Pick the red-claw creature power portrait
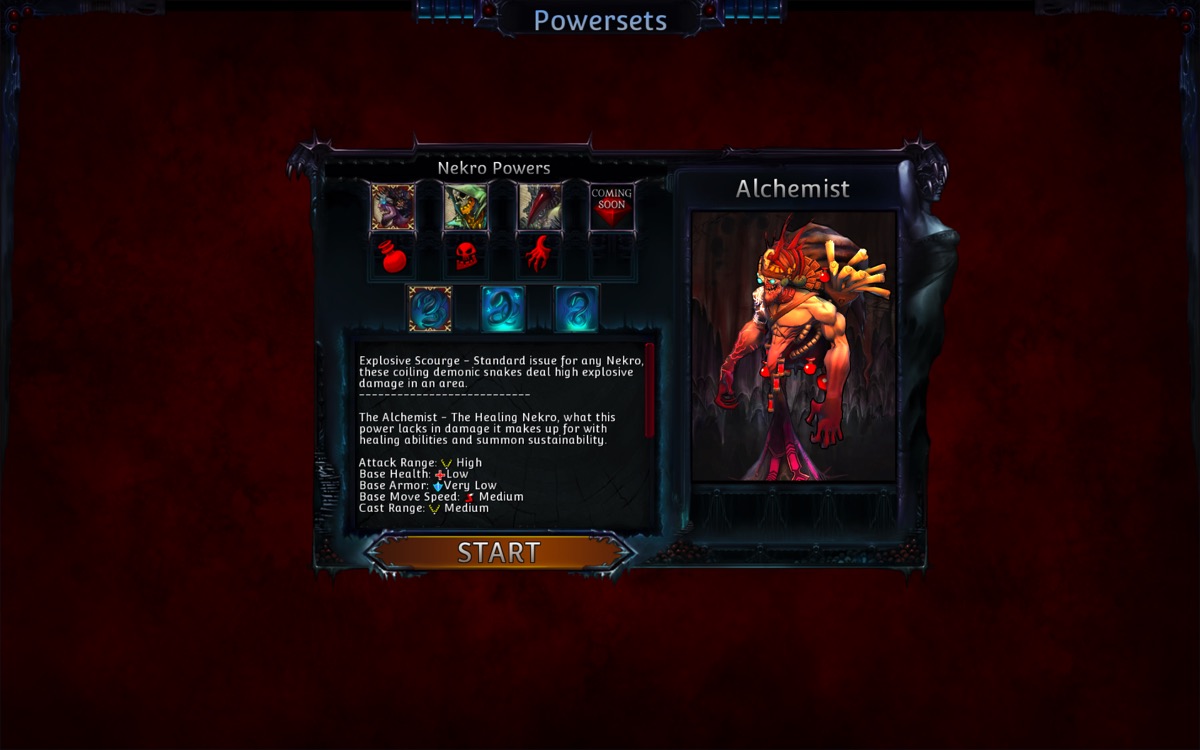1200x750 pixels. [x=539, y=207]
